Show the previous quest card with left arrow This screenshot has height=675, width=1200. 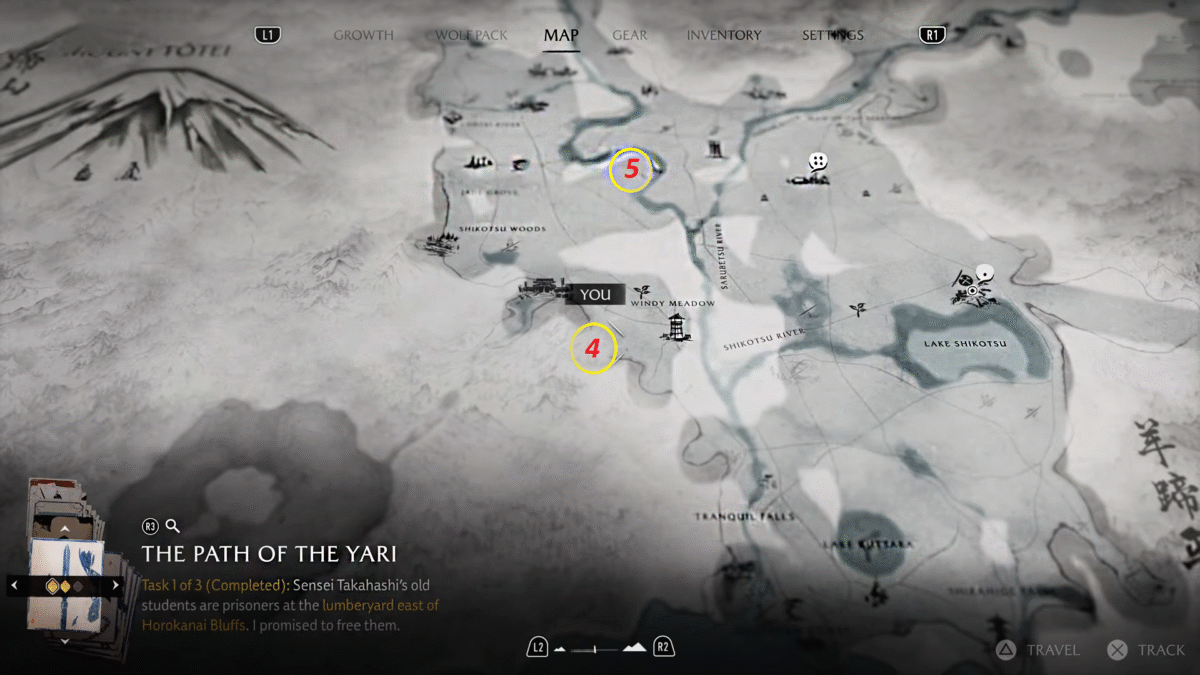14,585
